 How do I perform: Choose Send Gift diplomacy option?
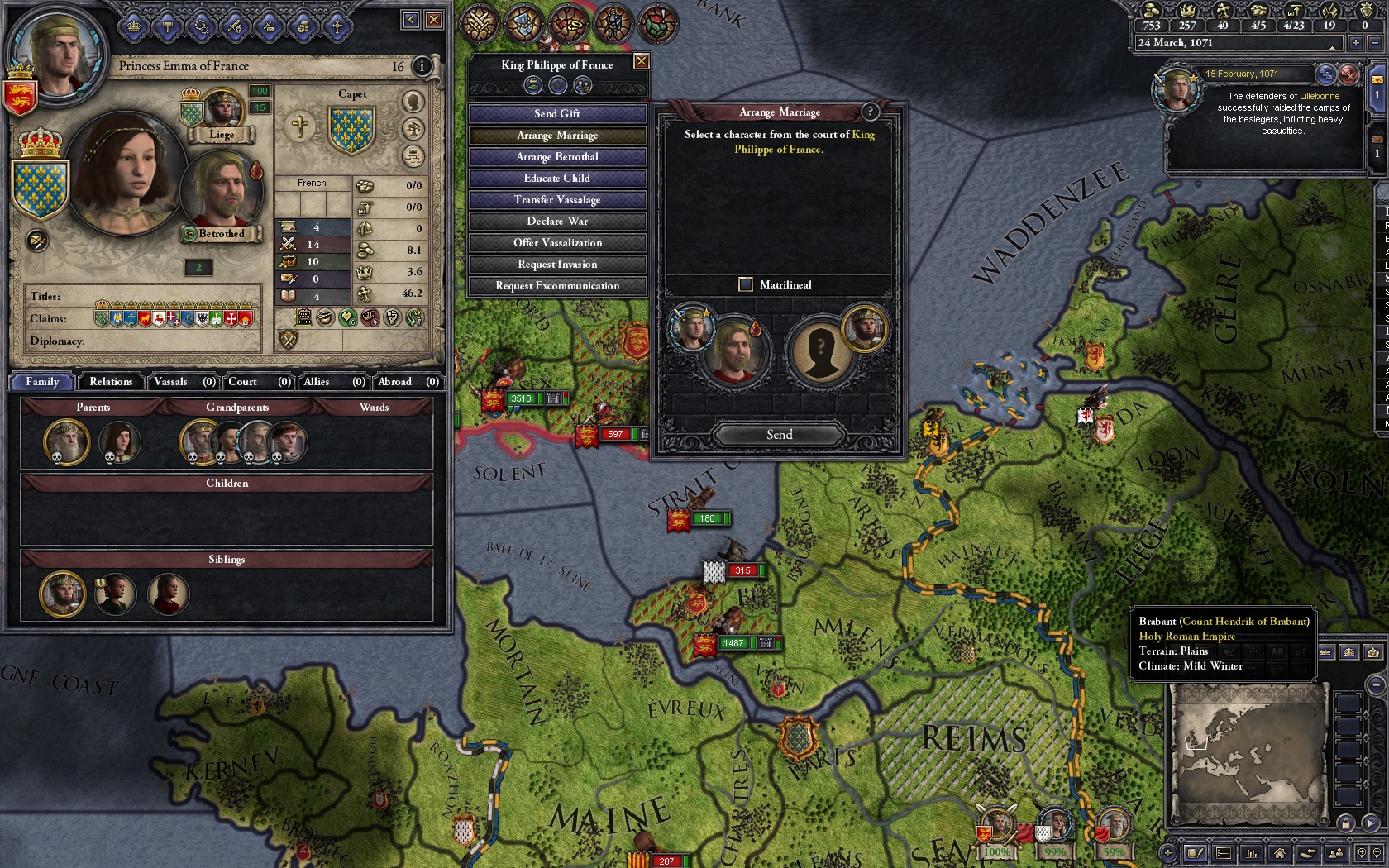[x=557, y=114]
